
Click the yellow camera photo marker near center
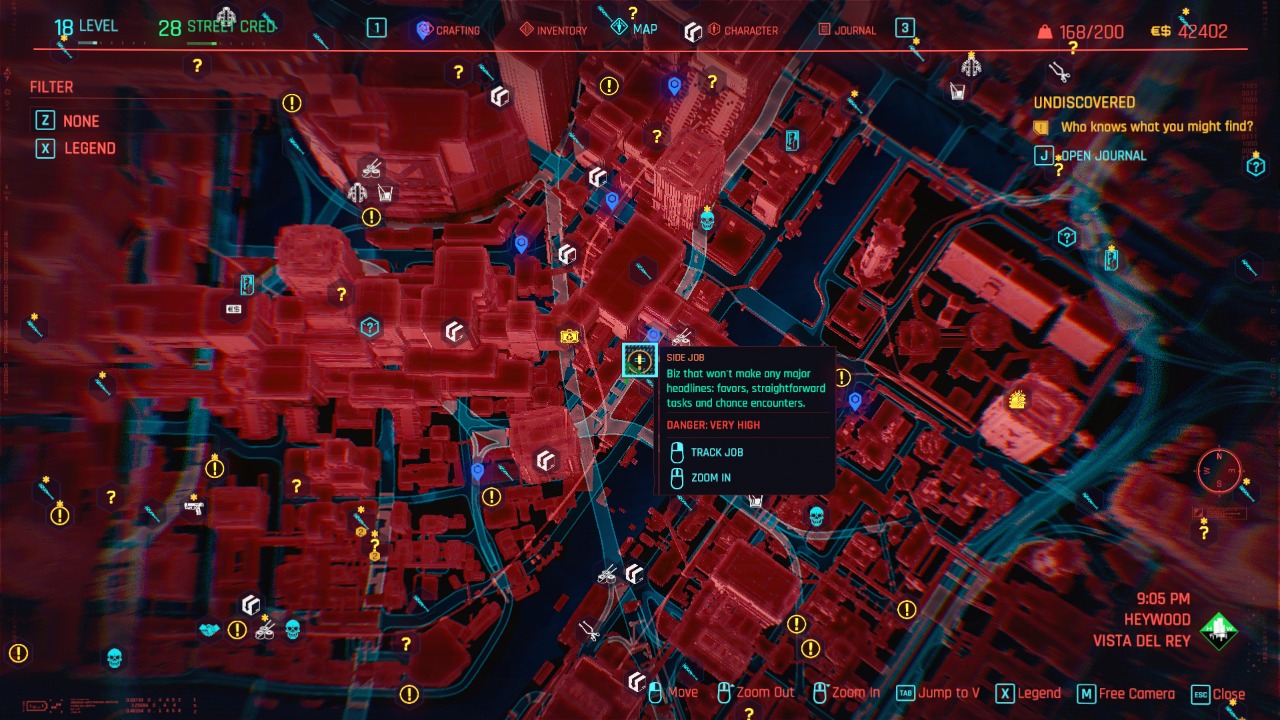pos(567,338)
